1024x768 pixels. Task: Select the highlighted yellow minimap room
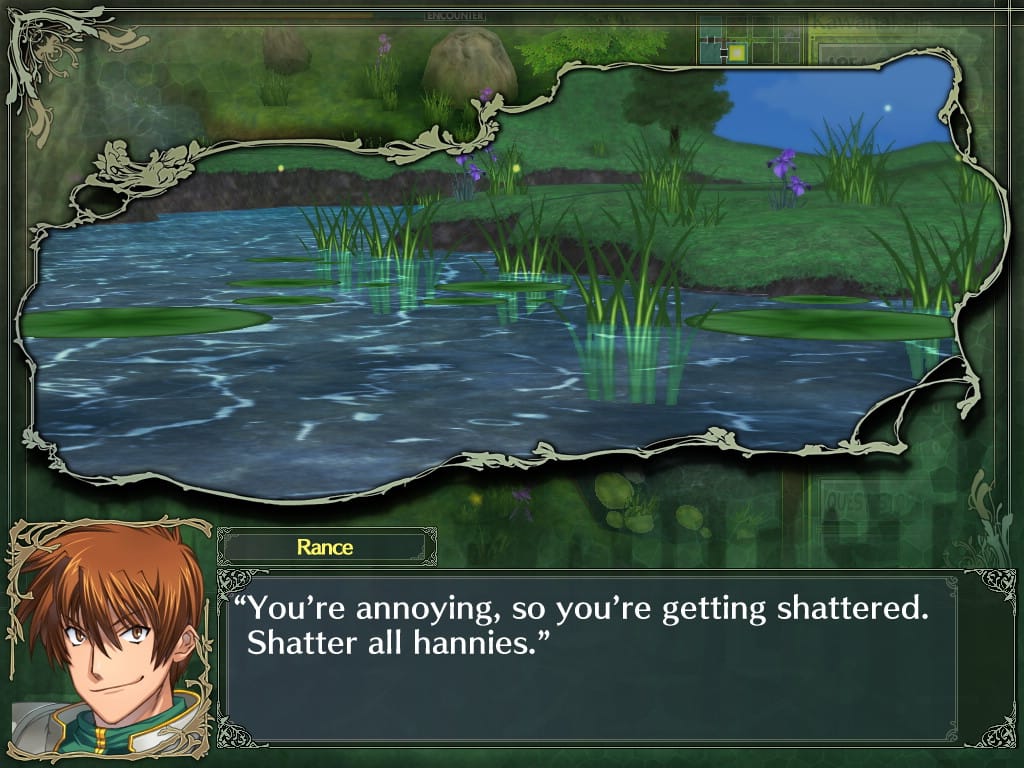737,52
